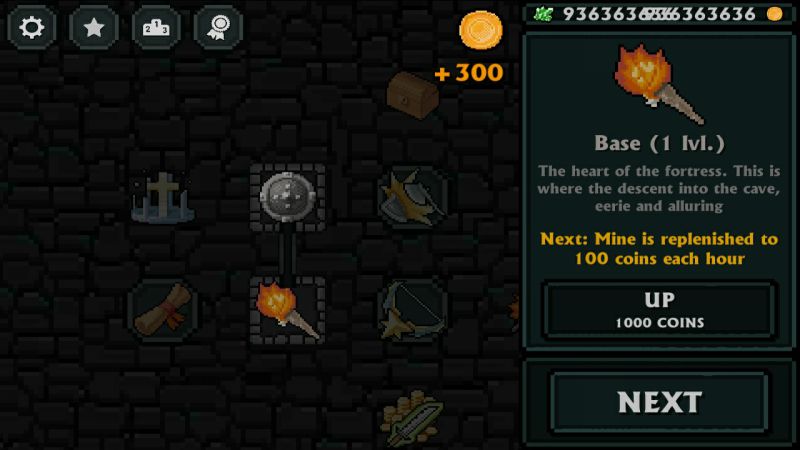The width and height of the screenshot is (800, 450).
Task: Open the star favorites button
Action: tap(93, 27)
